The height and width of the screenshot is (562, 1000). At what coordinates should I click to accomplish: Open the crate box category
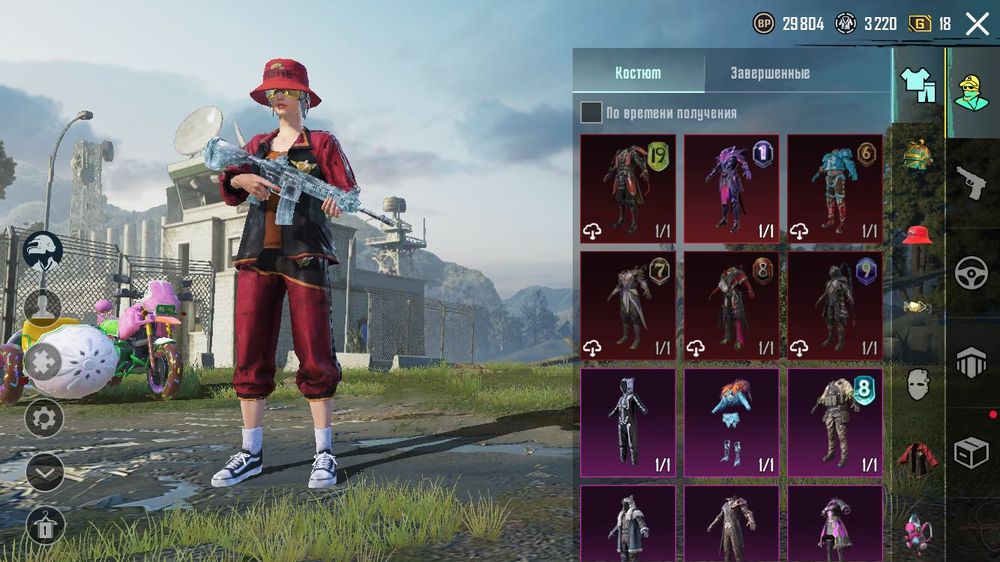(970, 453)
